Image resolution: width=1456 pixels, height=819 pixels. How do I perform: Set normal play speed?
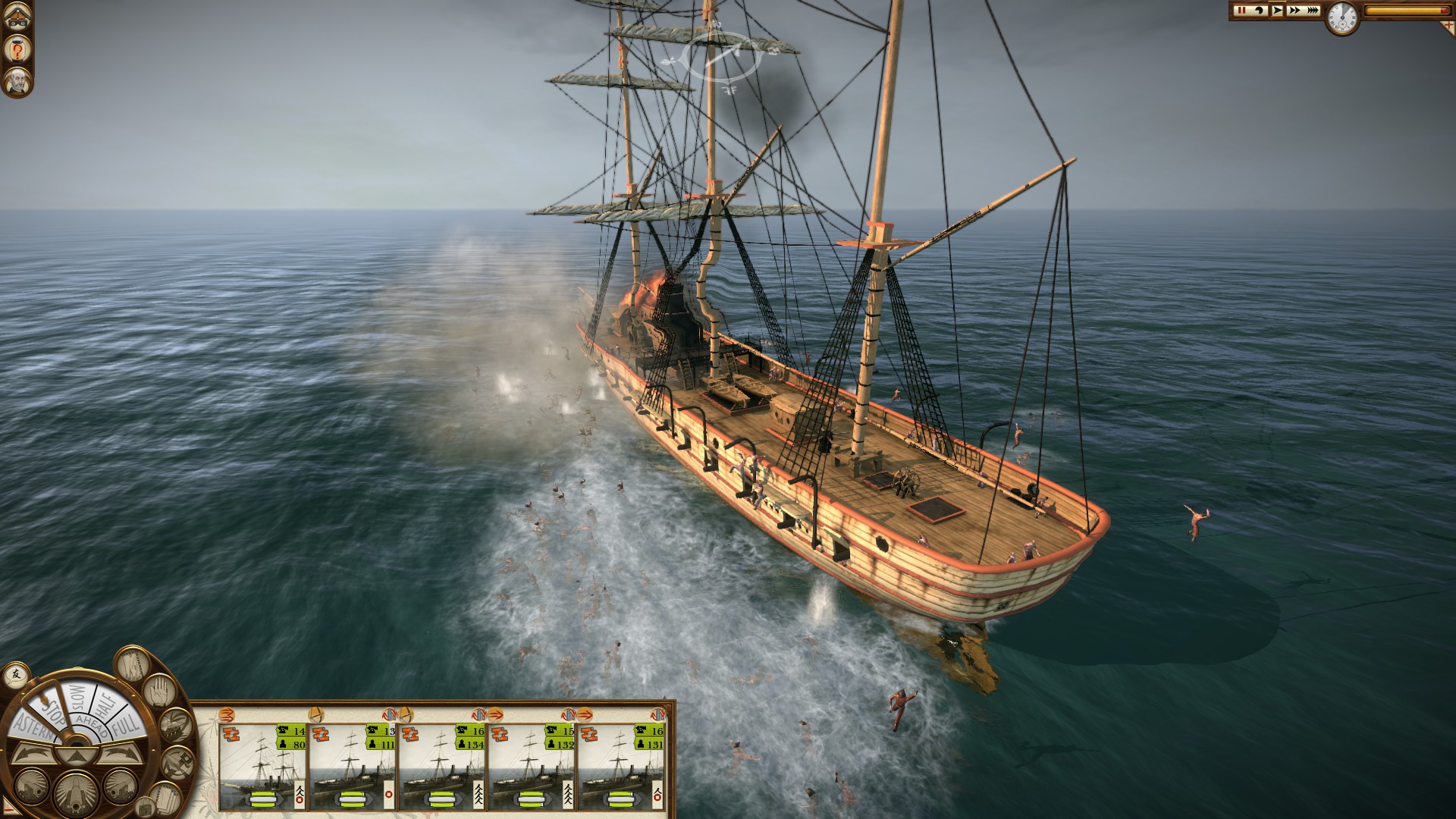tap(1278, 11)
